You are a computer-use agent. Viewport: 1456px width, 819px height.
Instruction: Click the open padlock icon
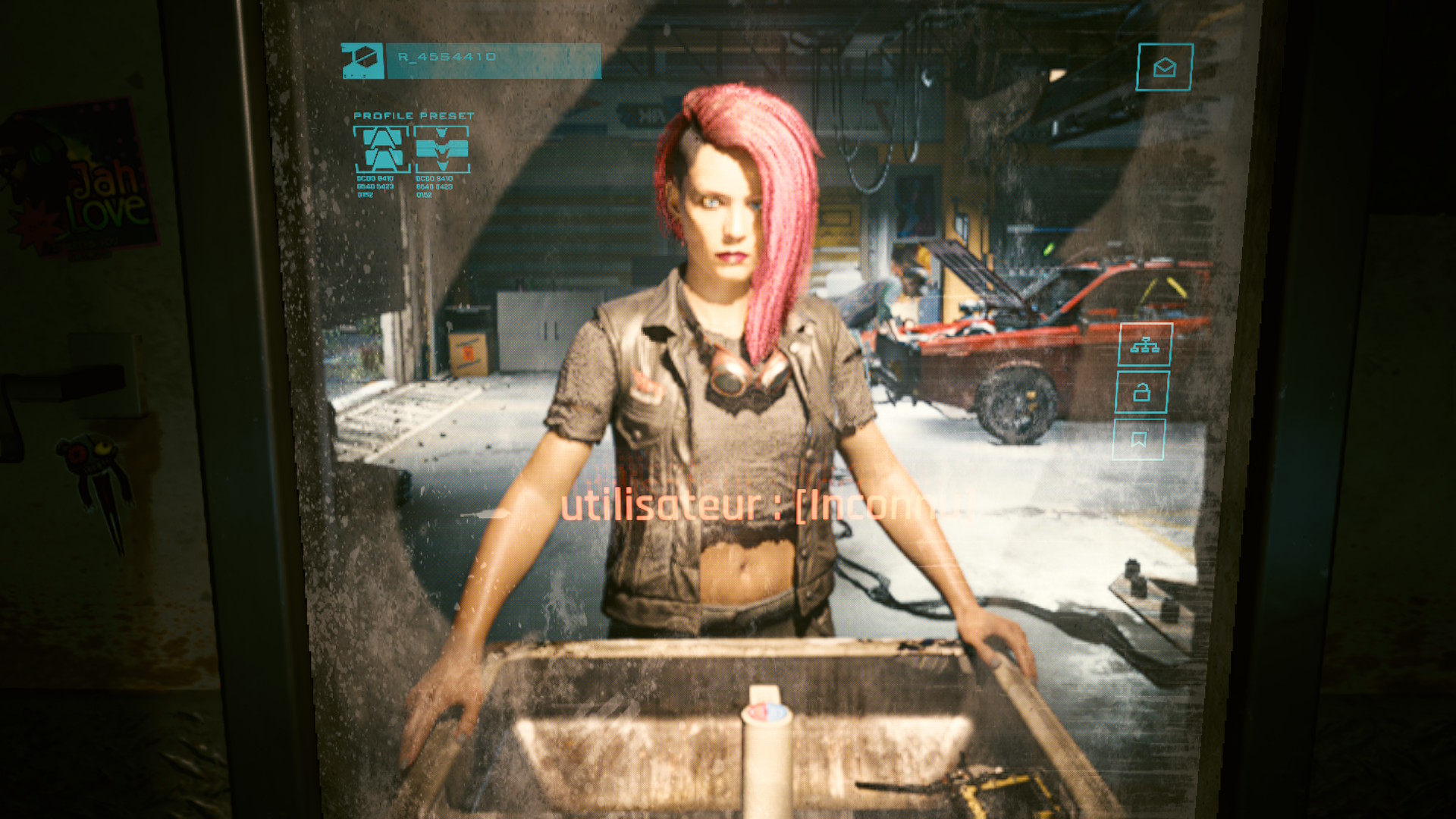tap(1144, 394)
